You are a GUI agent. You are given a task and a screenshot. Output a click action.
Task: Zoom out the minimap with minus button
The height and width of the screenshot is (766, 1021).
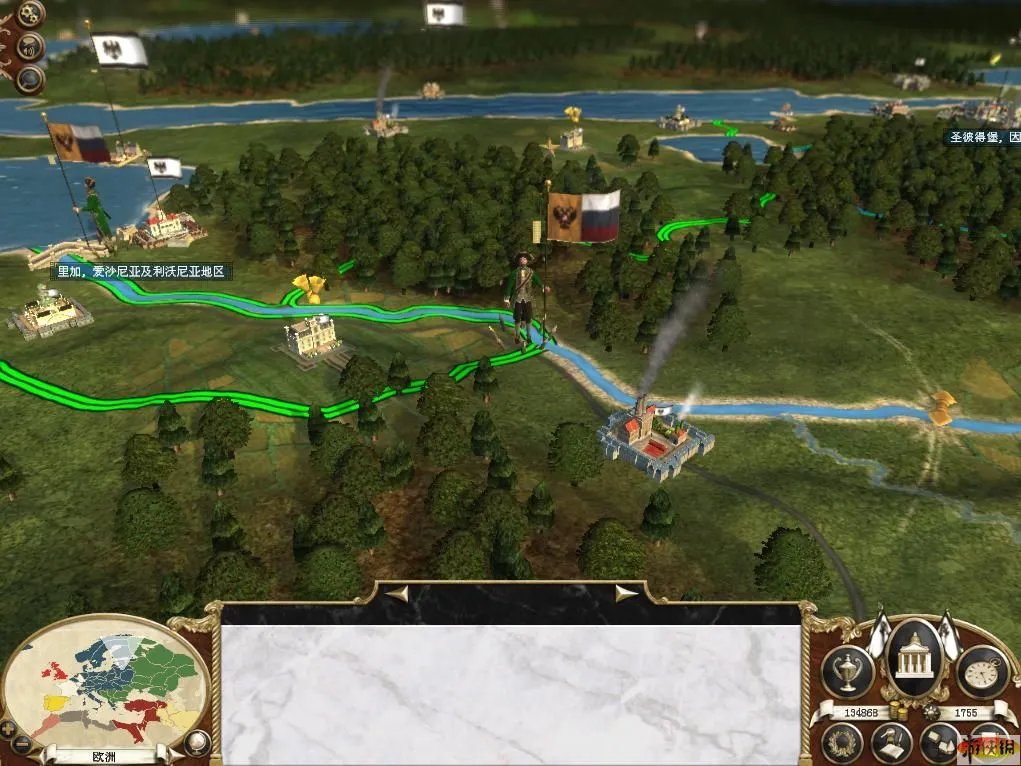coord(23,744)
